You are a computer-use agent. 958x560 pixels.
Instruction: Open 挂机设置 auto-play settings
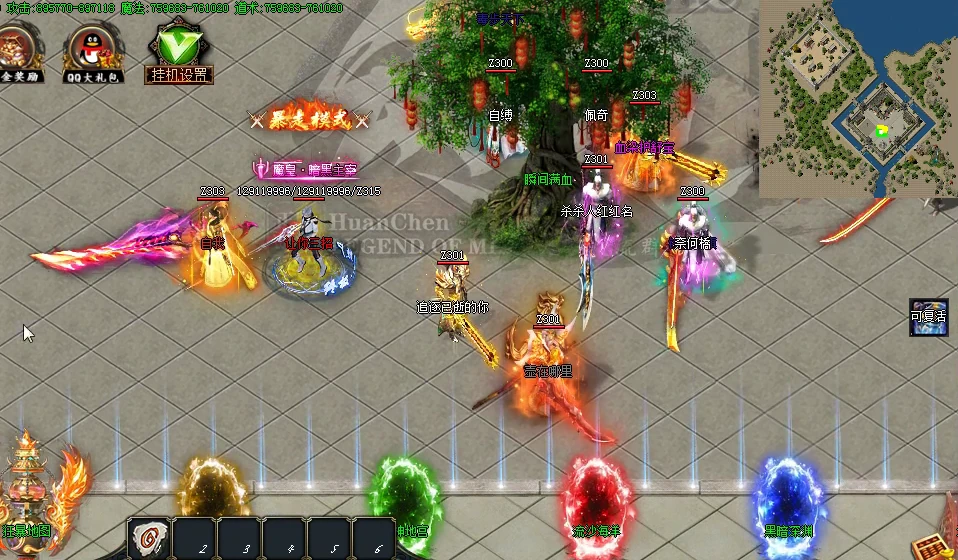(179, 50)
